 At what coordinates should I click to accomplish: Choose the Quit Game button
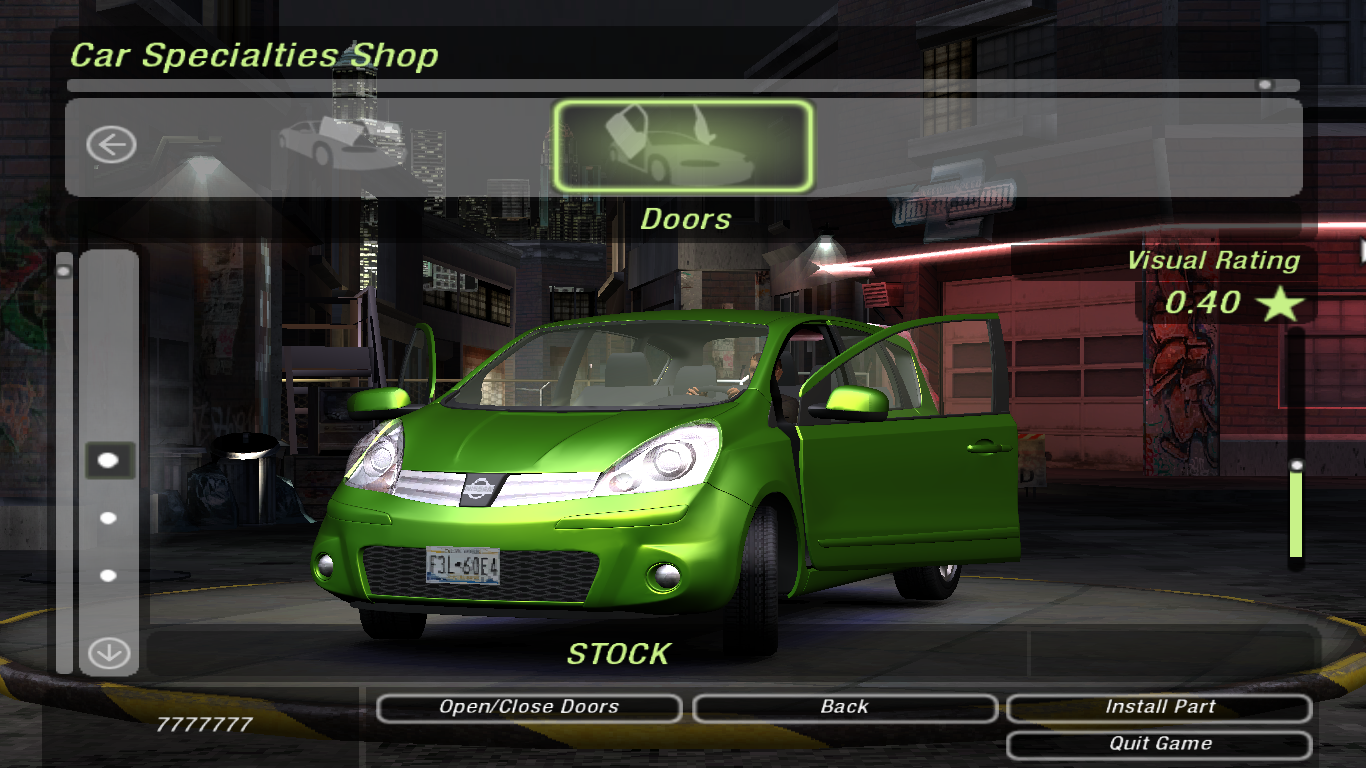click(1159, 744)
